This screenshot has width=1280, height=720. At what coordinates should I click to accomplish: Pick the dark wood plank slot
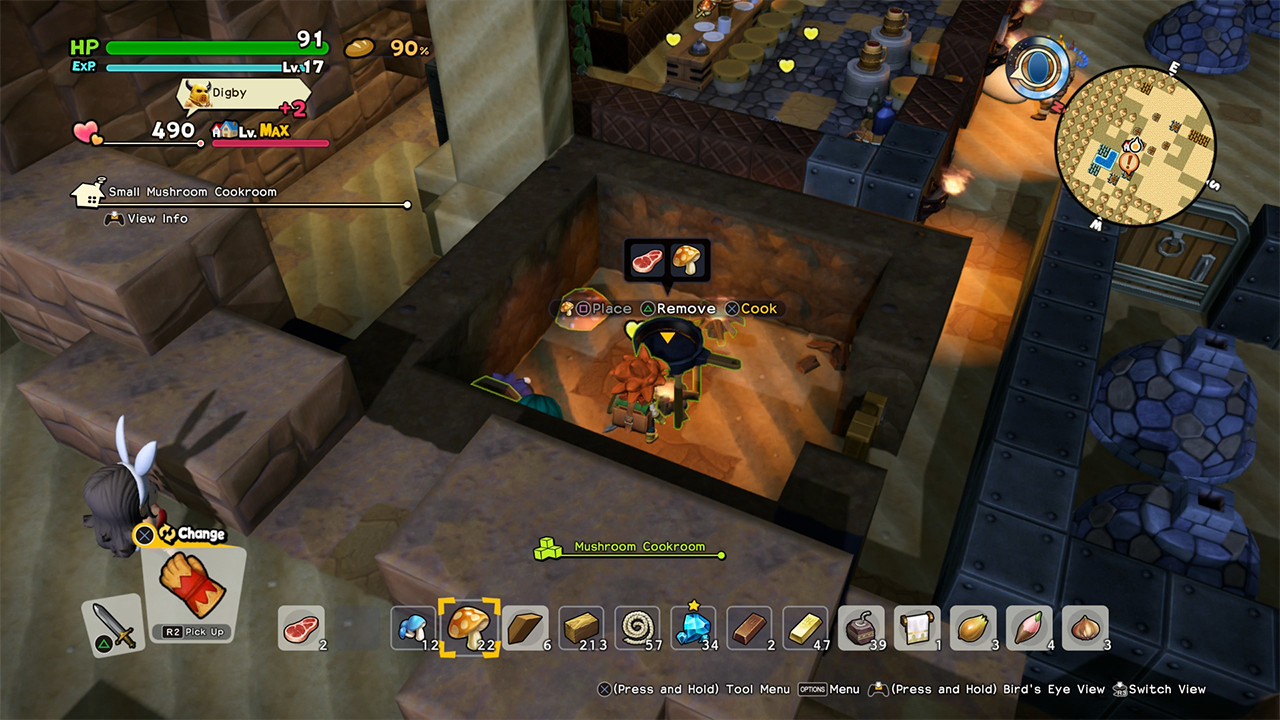(525, 628)
